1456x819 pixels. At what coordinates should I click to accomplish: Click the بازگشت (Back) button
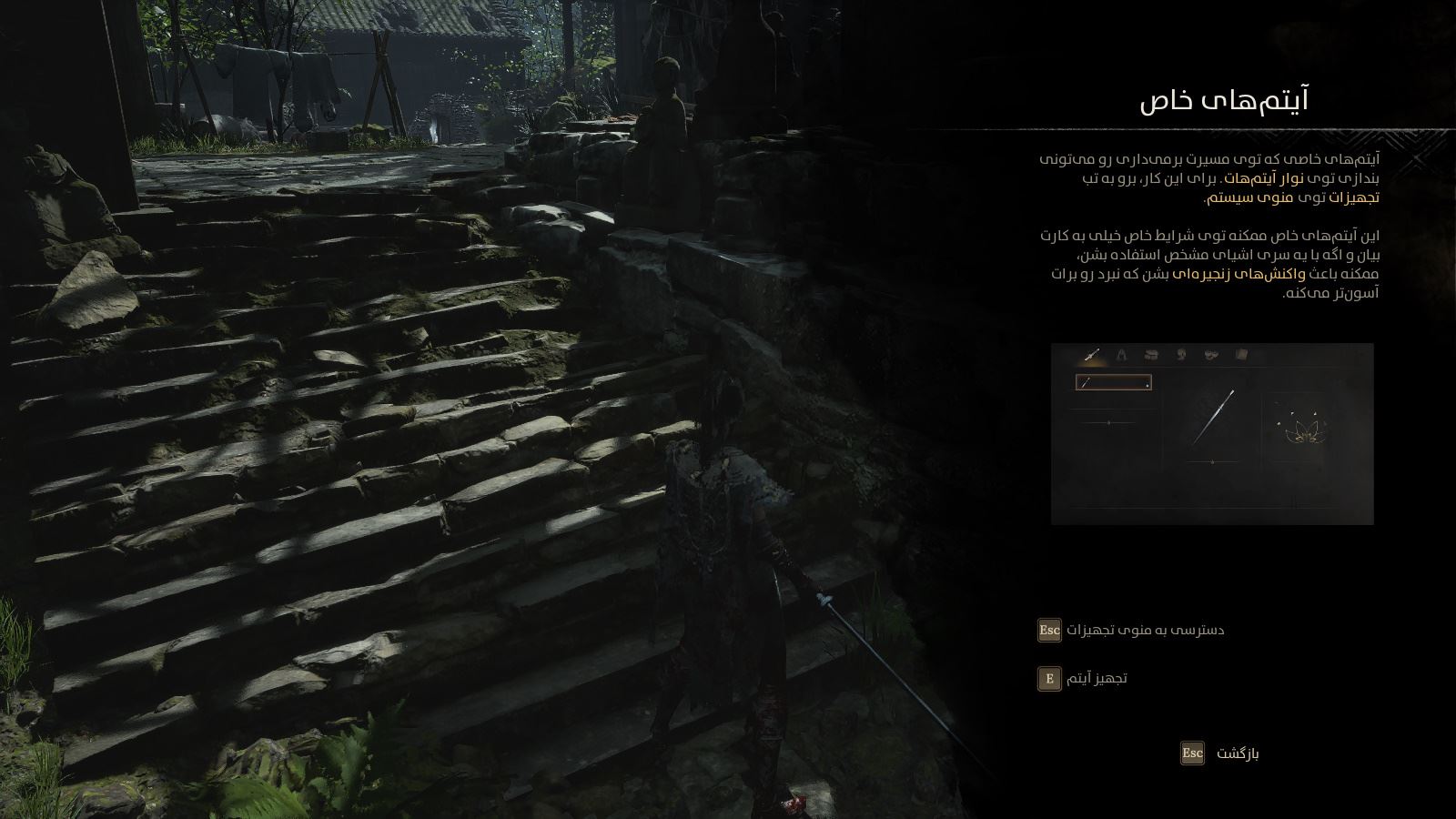tap(1219, 753)
